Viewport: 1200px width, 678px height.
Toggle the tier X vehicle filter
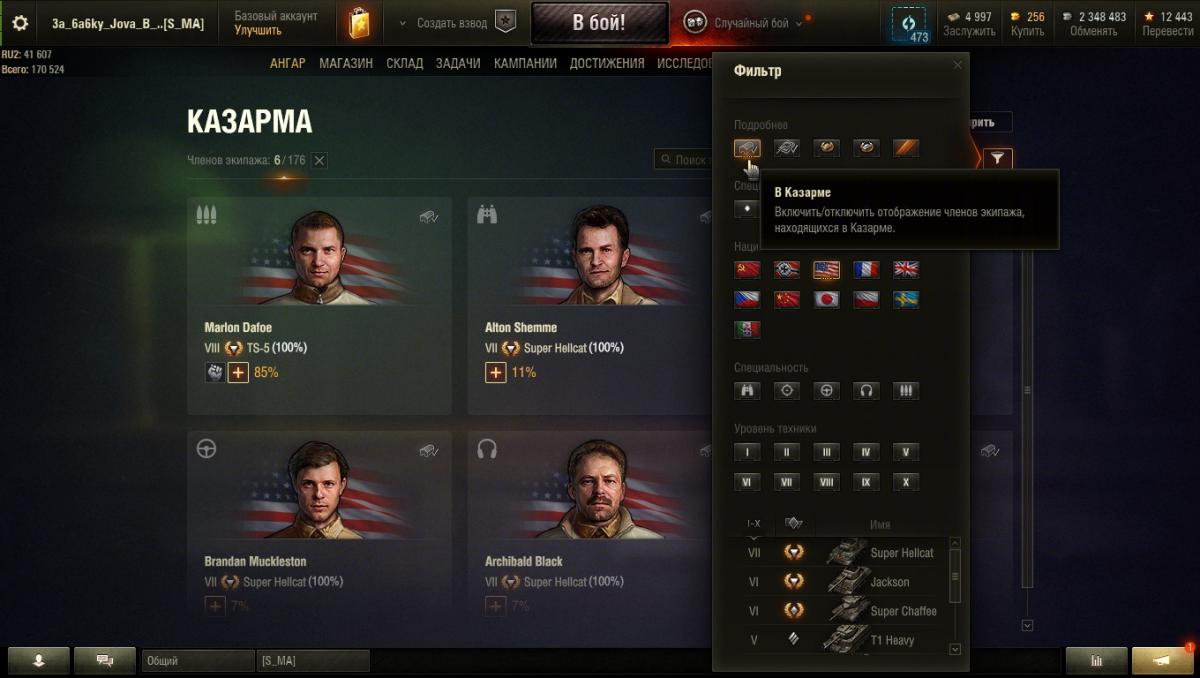tap(906, 482)
